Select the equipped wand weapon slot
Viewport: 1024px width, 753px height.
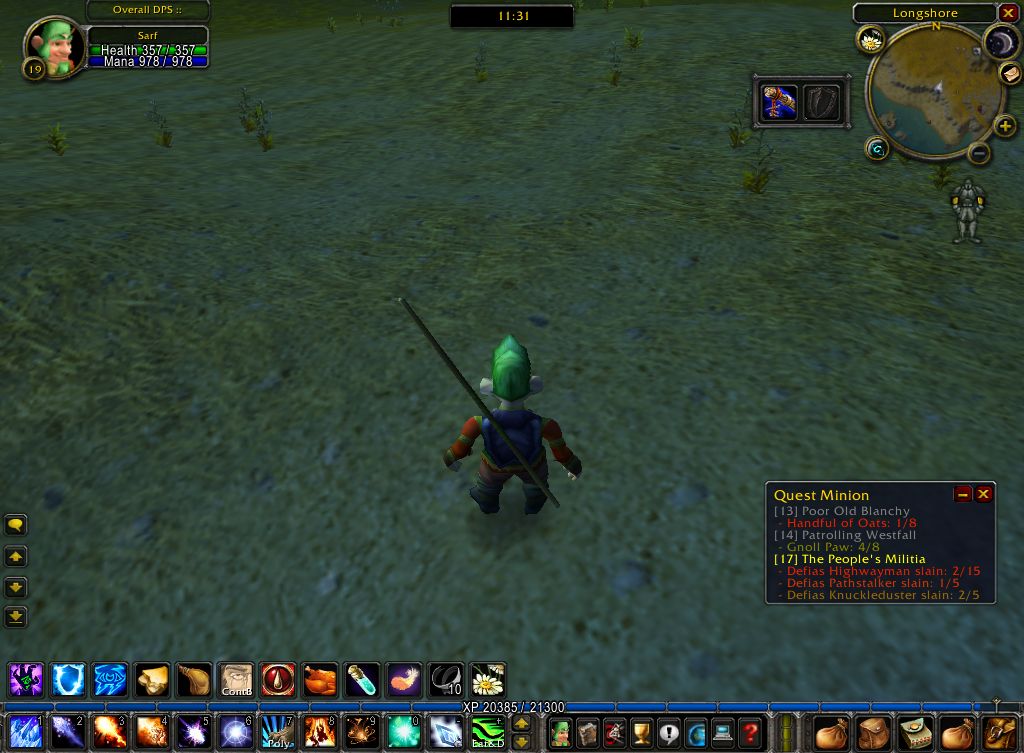coord(779,102)
